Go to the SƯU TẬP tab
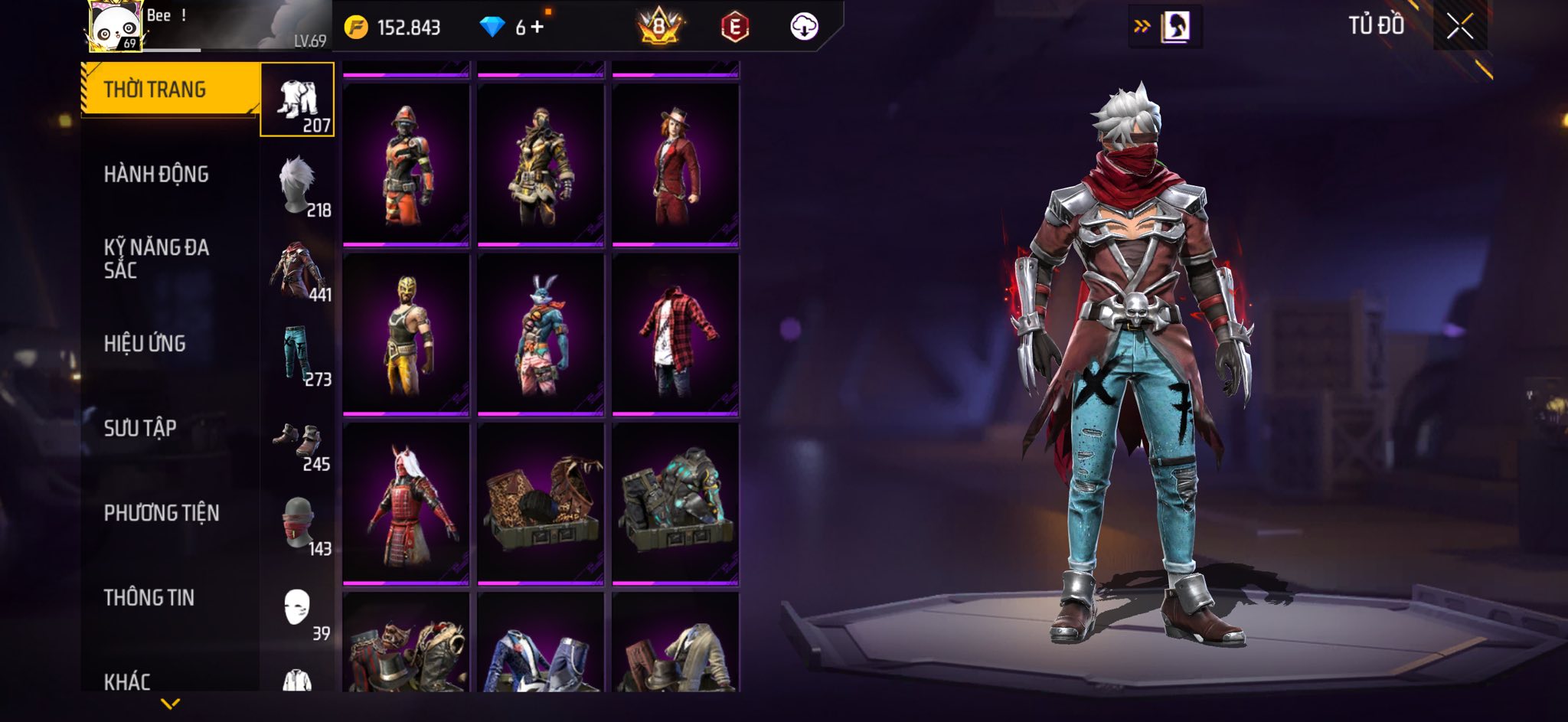The height and width of the screenshot is (722, 1568). tap(140, 428)
